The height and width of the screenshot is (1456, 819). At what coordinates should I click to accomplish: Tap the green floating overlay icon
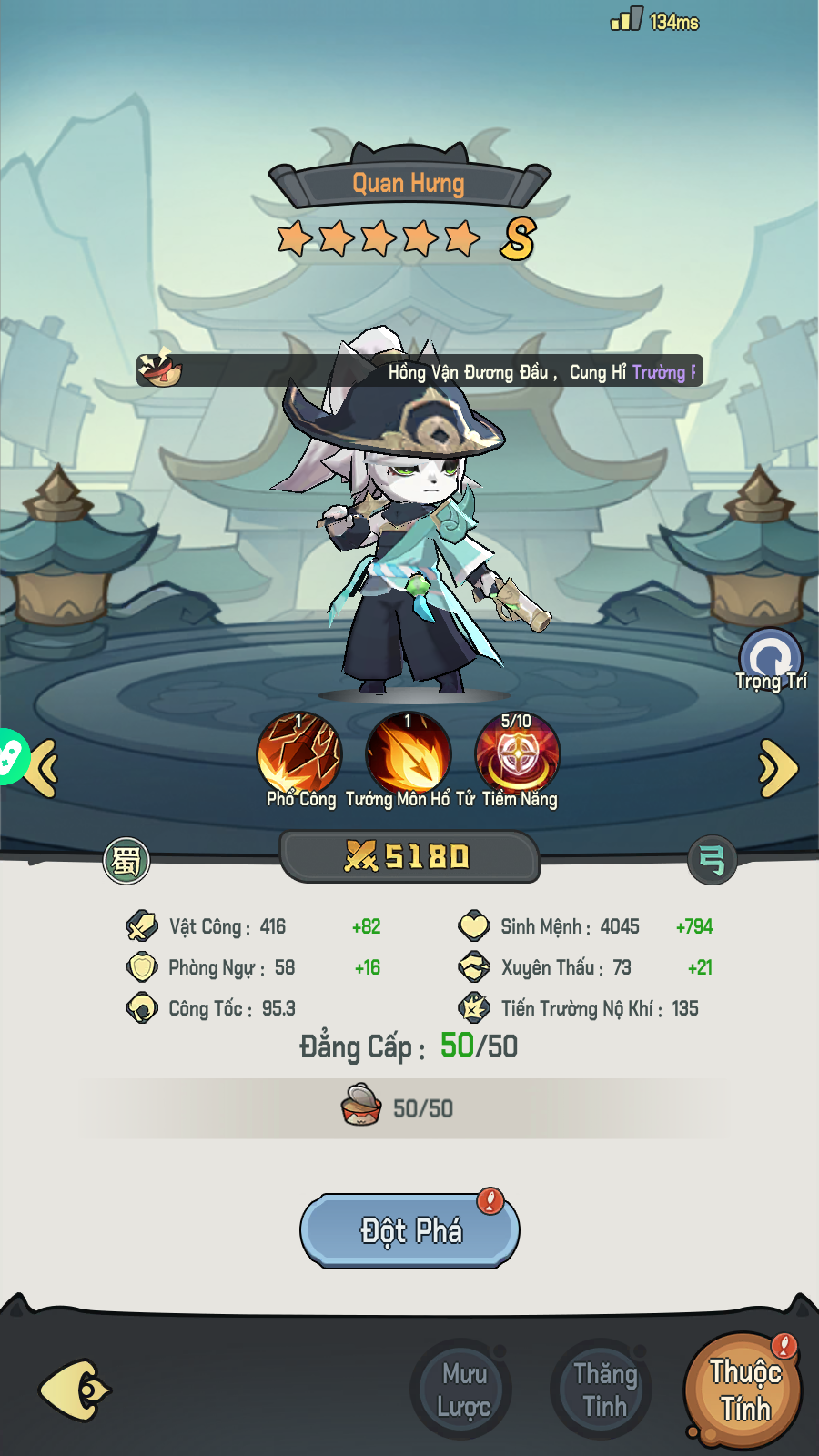pos(11,755)
